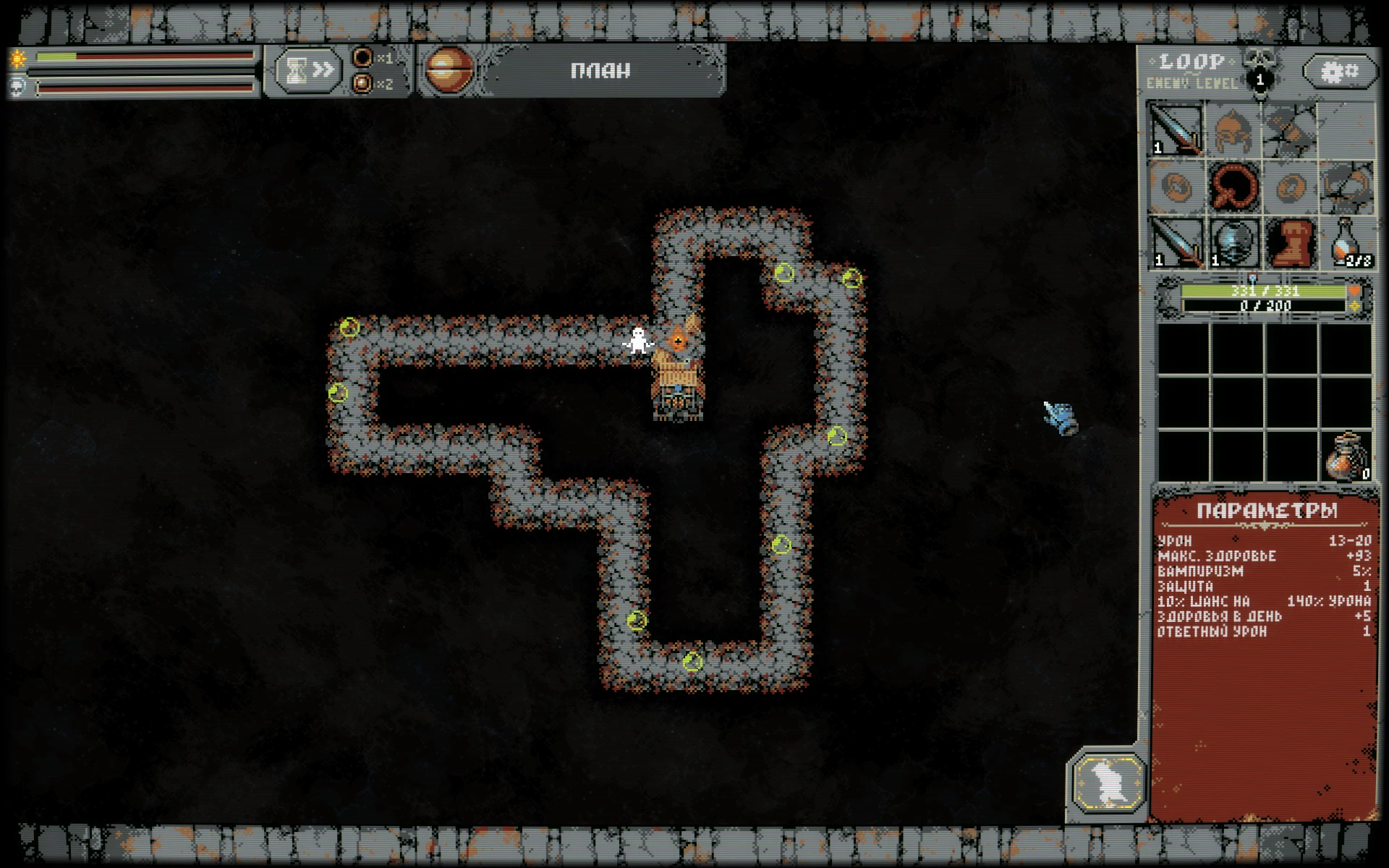Viewport: 1389px width, 868px height.
Task: Select the equipped brown boot slot
Action: point(1289,242)
